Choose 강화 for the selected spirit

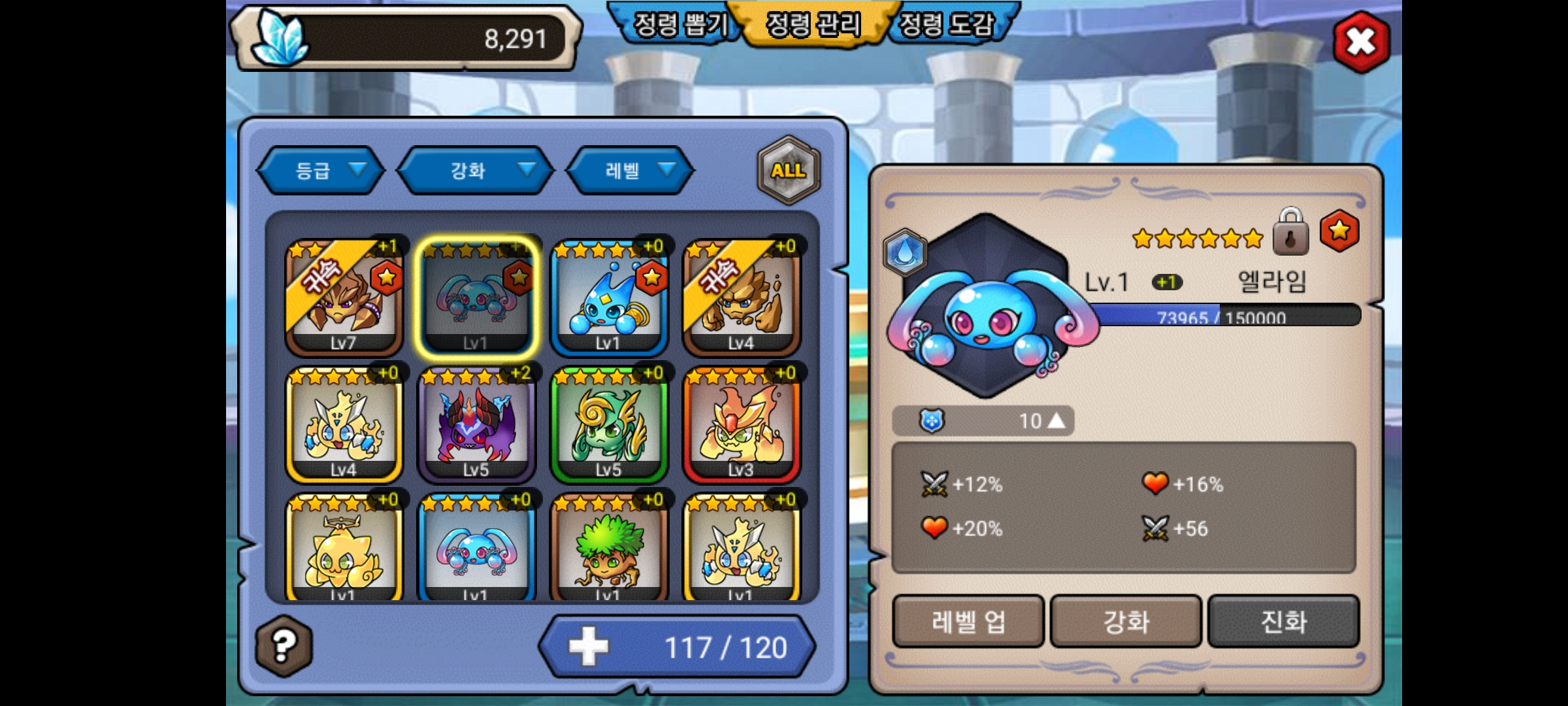pos(1126,621)
